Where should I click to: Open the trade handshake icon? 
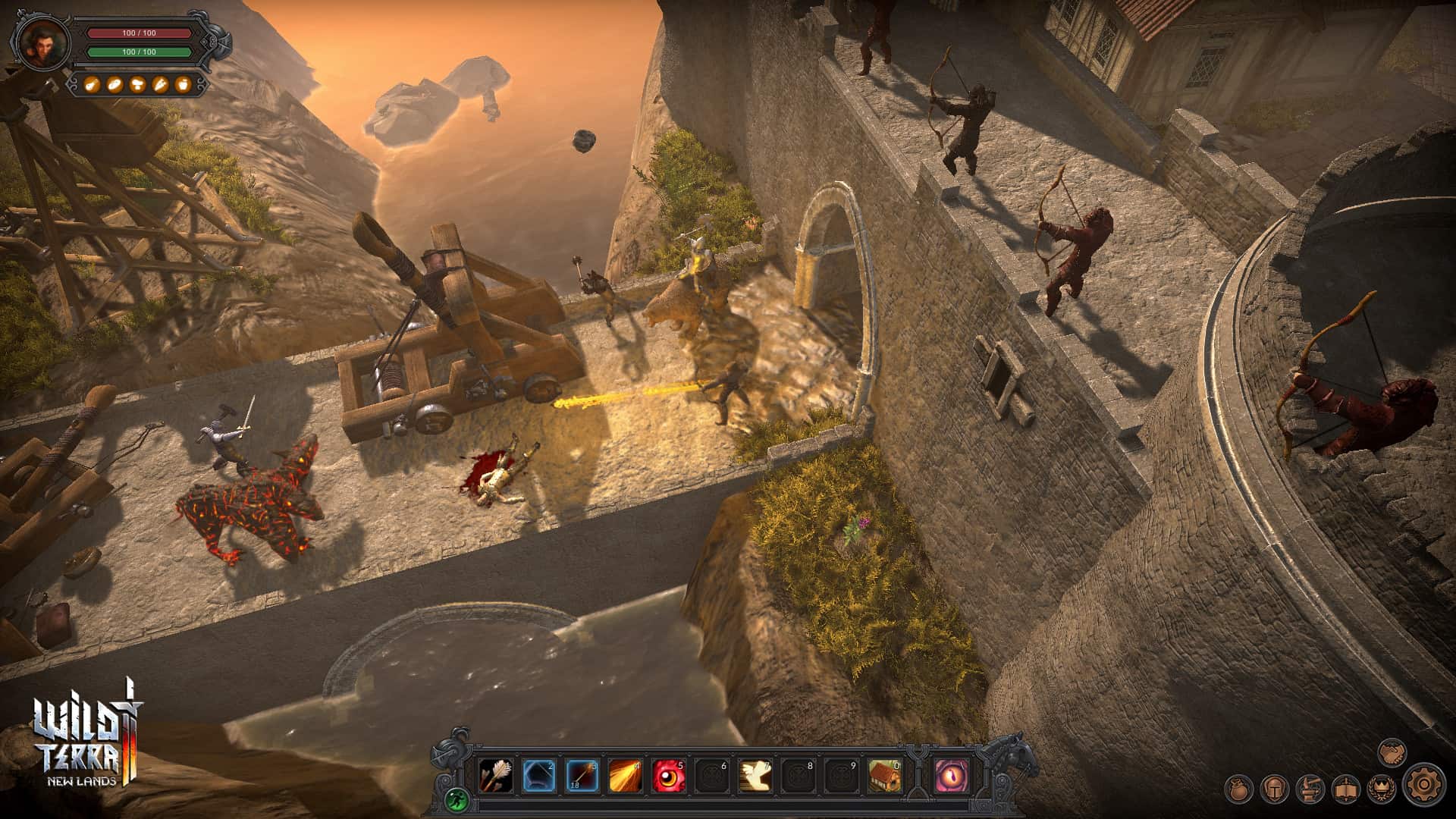pyautogui.click(x=1392, y=754)
